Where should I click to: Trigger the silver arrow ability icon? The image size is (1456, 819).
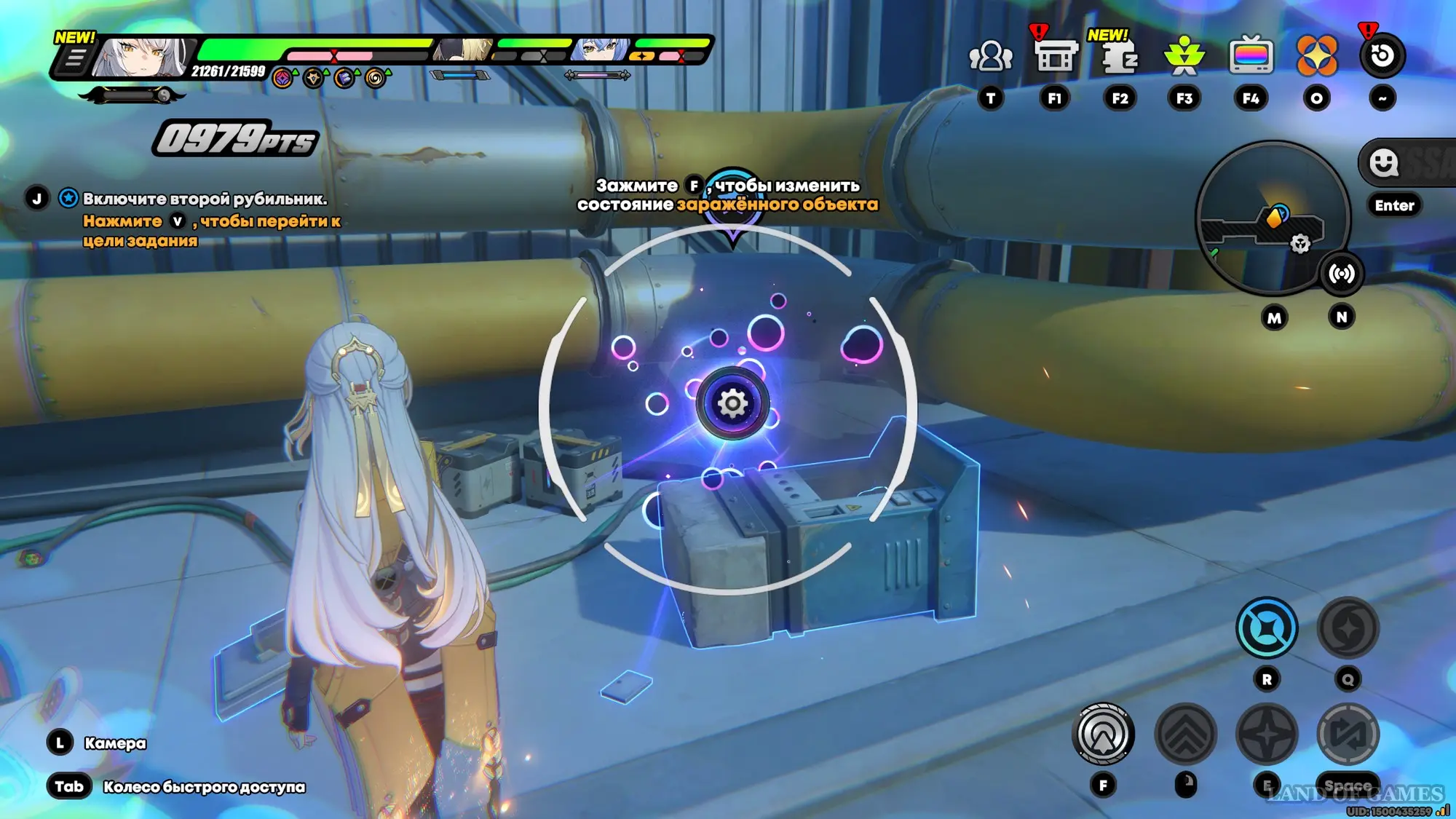click(x=1103, y=734)
